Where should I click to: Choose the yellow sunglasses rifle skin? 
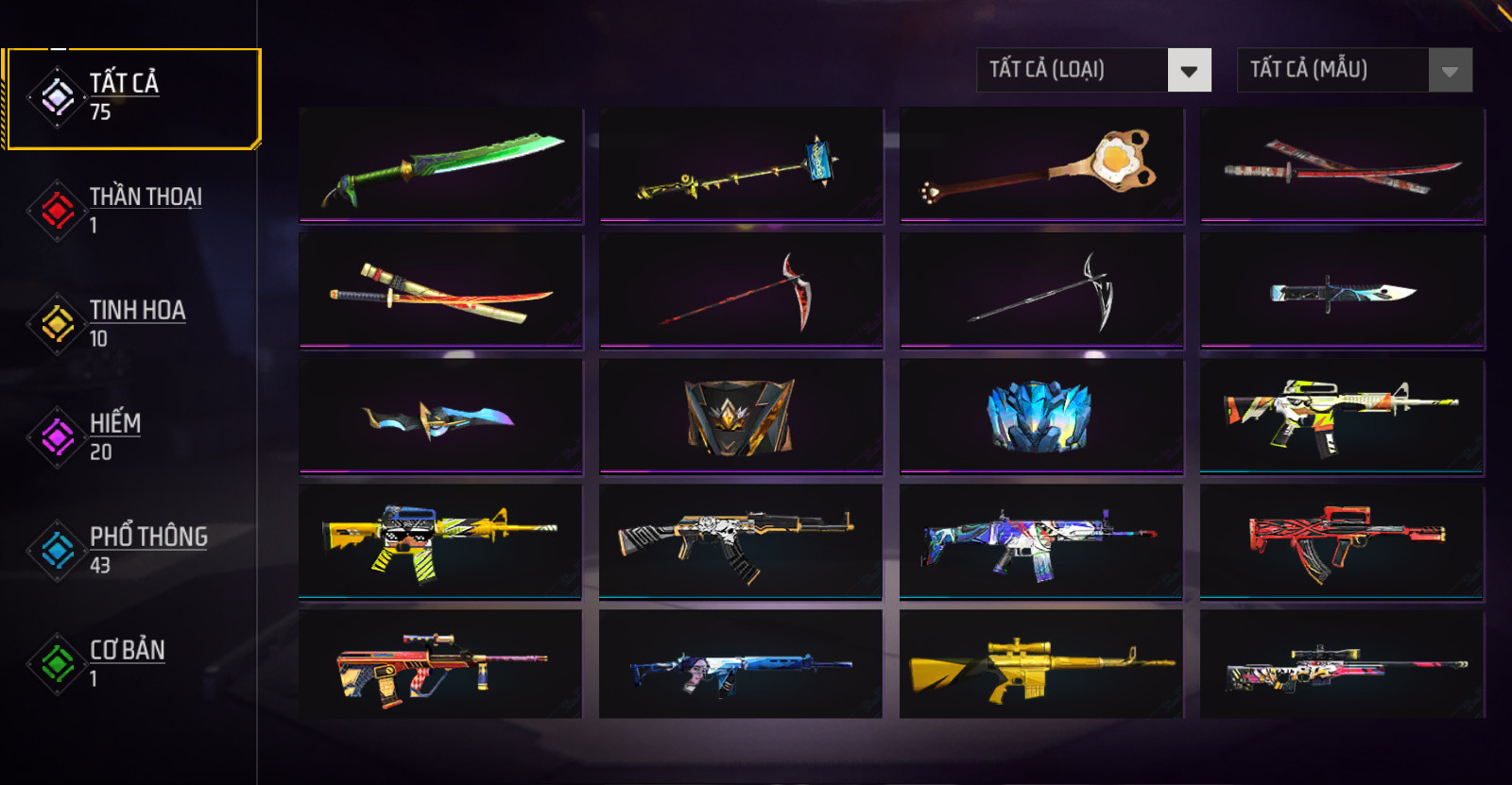tap(441, 541)
